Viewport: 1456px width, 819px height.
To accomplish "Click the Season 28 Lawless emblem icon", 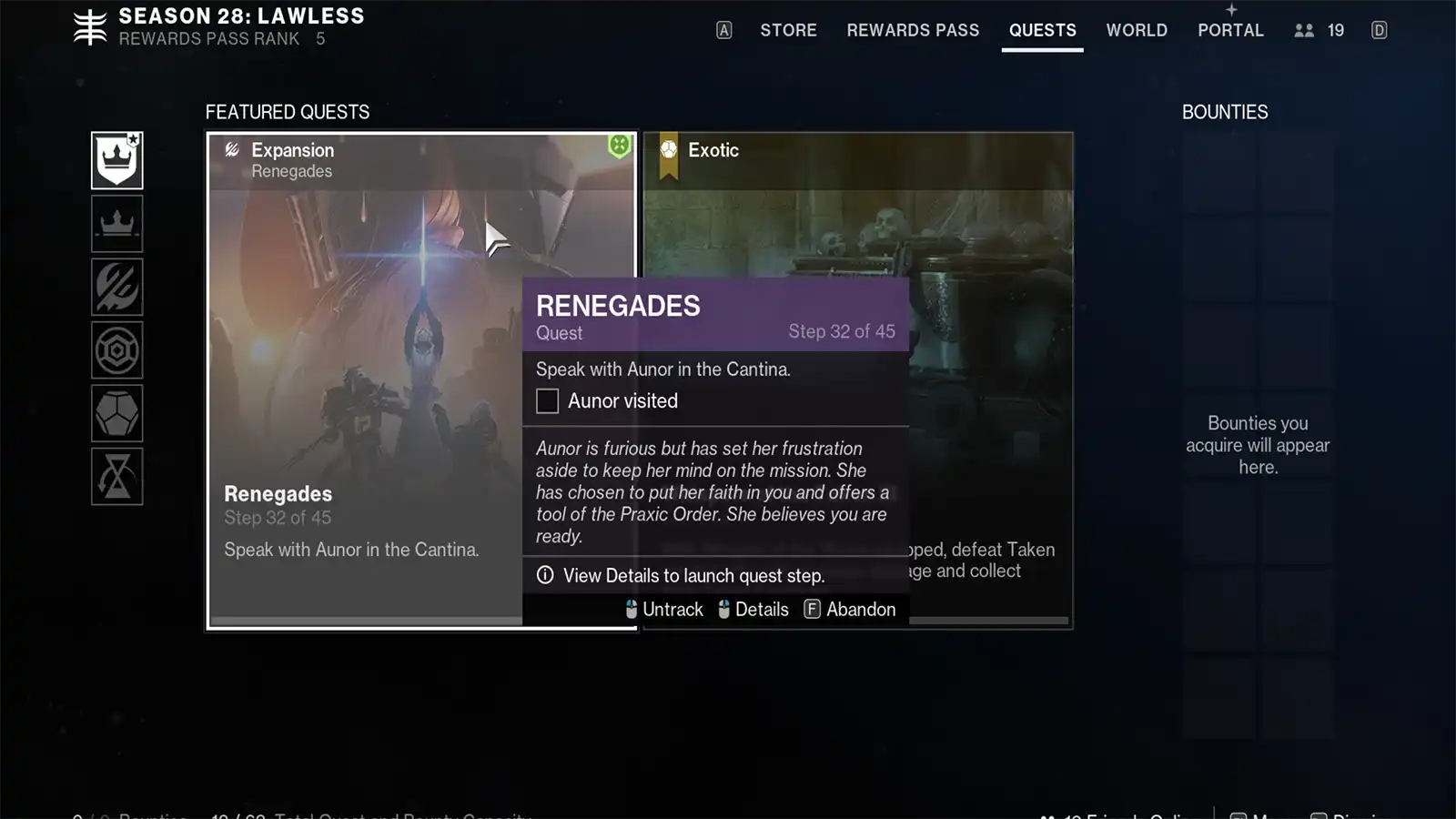I will coord(87,25).
